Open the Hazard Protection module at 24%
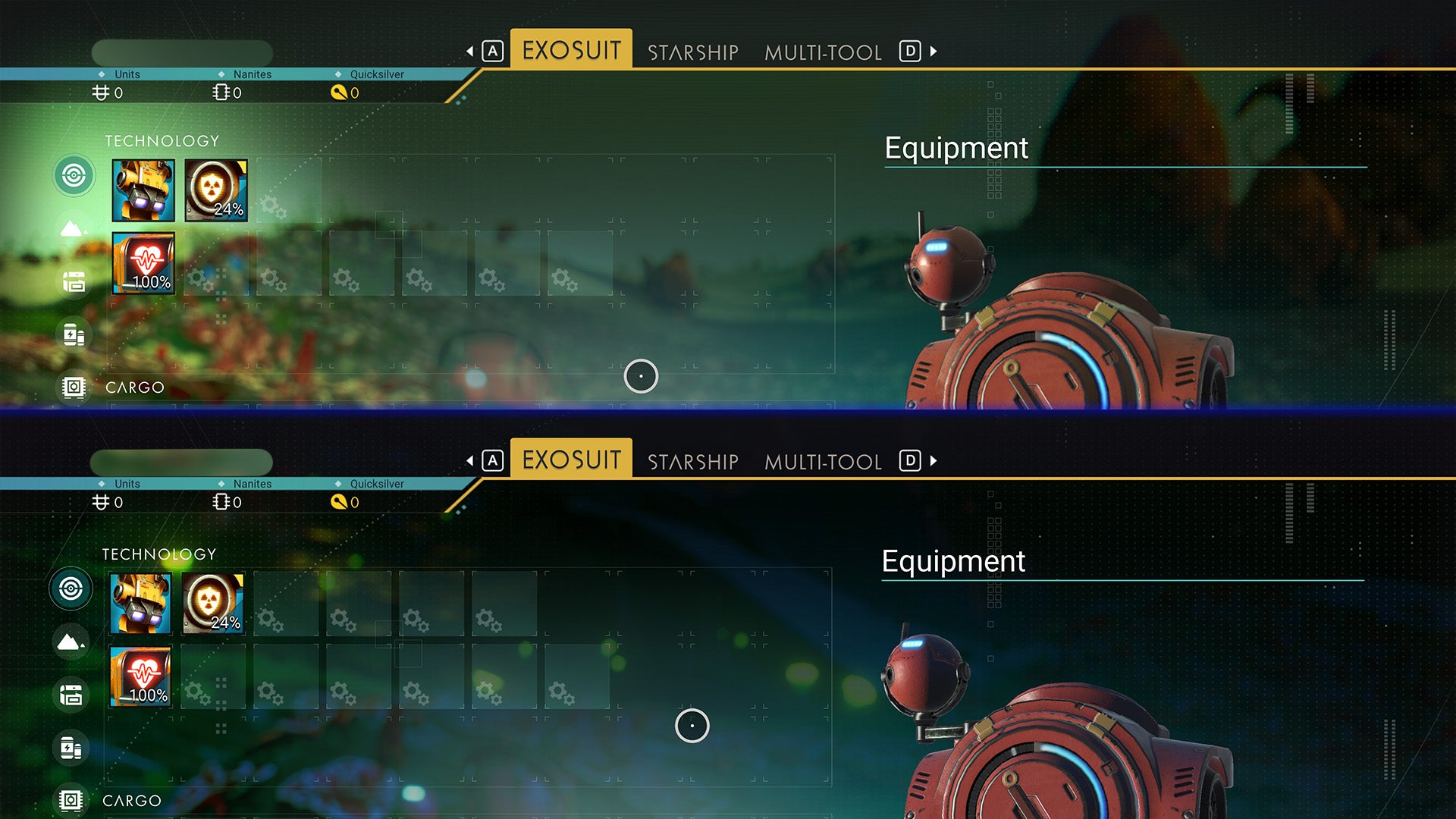Image resolution: width=1456 pixels, height=819 pixels. (x=216, y=190)
